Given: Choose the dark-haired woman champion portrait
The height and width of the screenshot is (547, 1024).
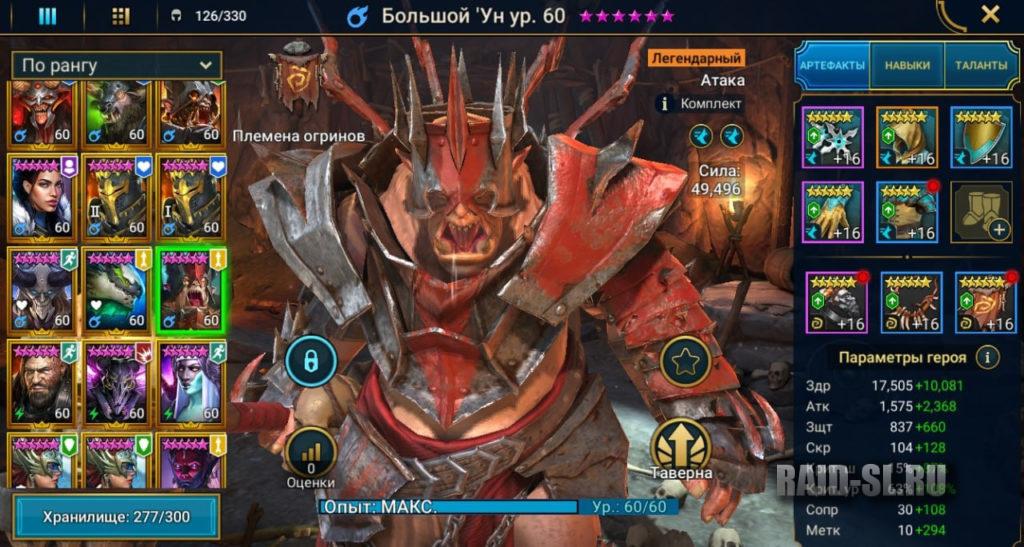Looking at the screenshot, I should tap(42, 195).
